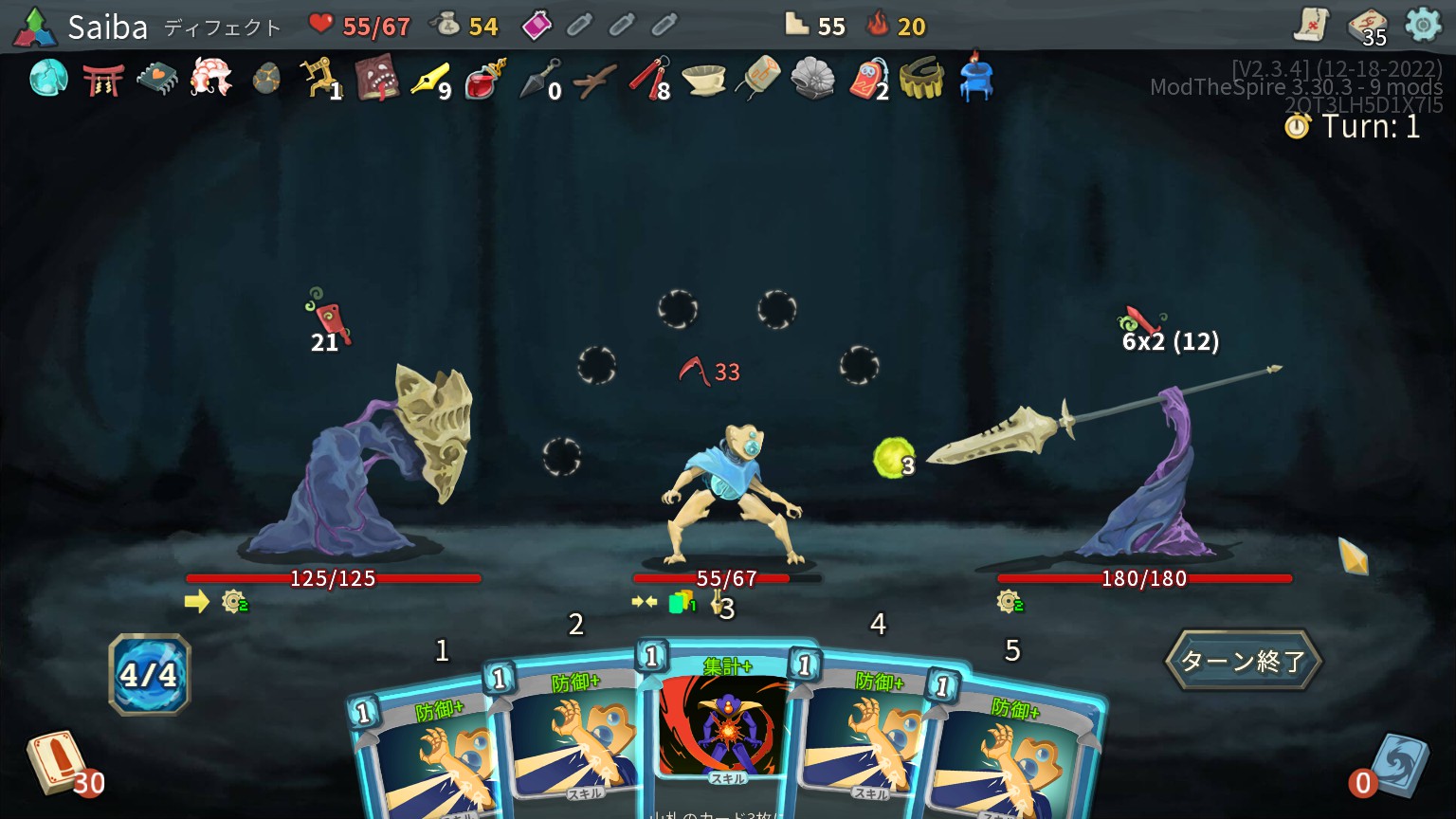1456x819 pixels.
Task: Open the map scroll icon
Action: [1311, 26]
